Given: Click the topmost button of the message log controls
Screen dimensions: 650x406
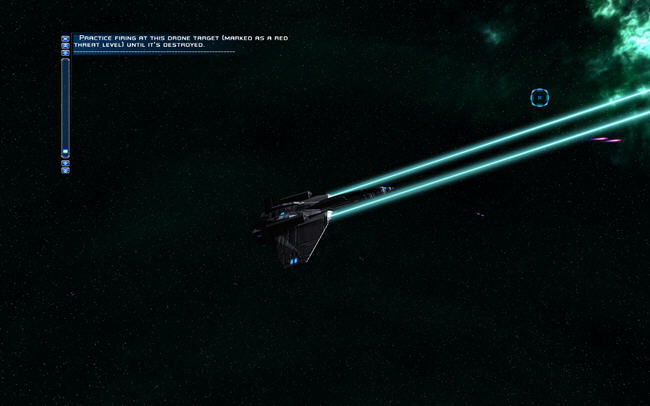Looking at the screenshot, I should tap(66, 39).
